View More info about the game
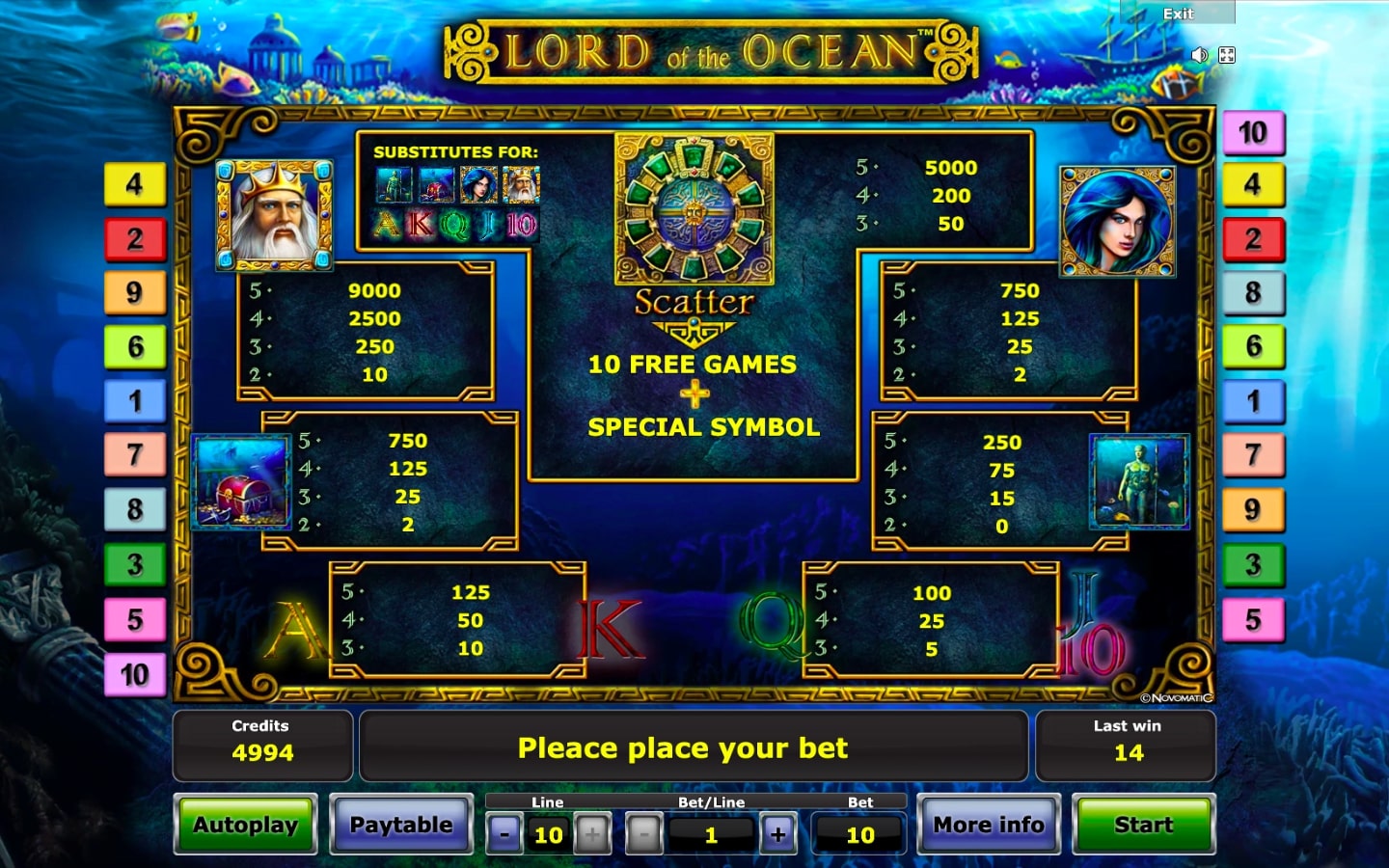1389x868 pixels. point(988,825)
